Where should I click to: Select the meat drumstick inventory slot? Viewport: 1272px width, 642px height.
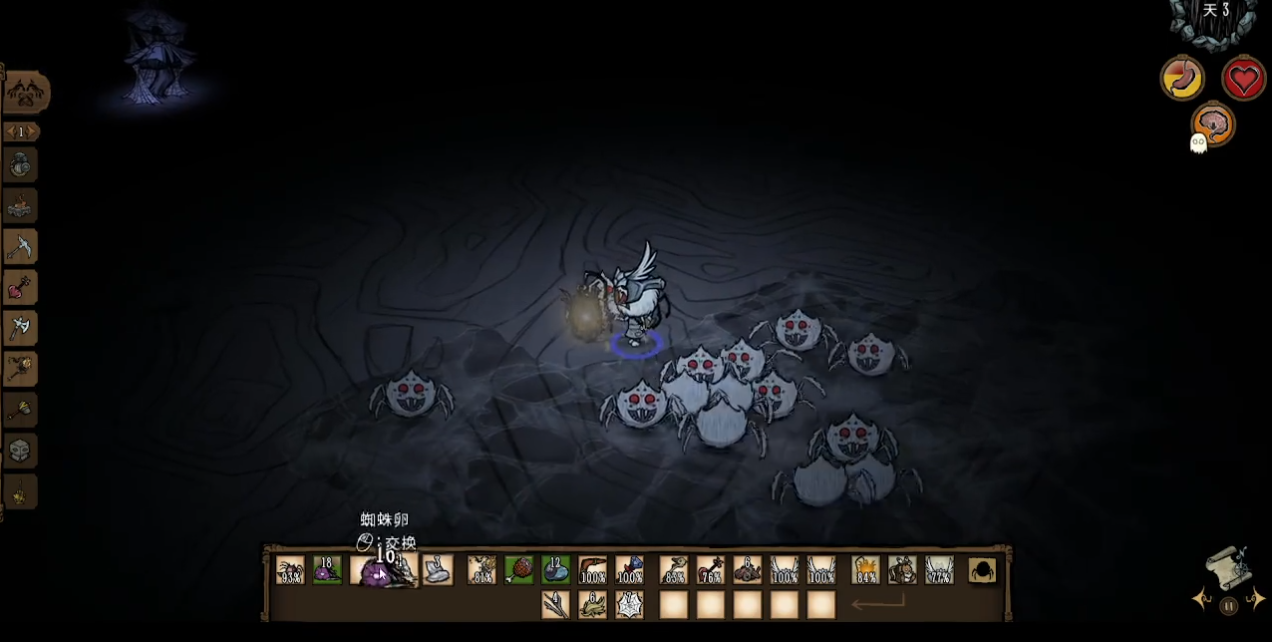tap(519, 570)
